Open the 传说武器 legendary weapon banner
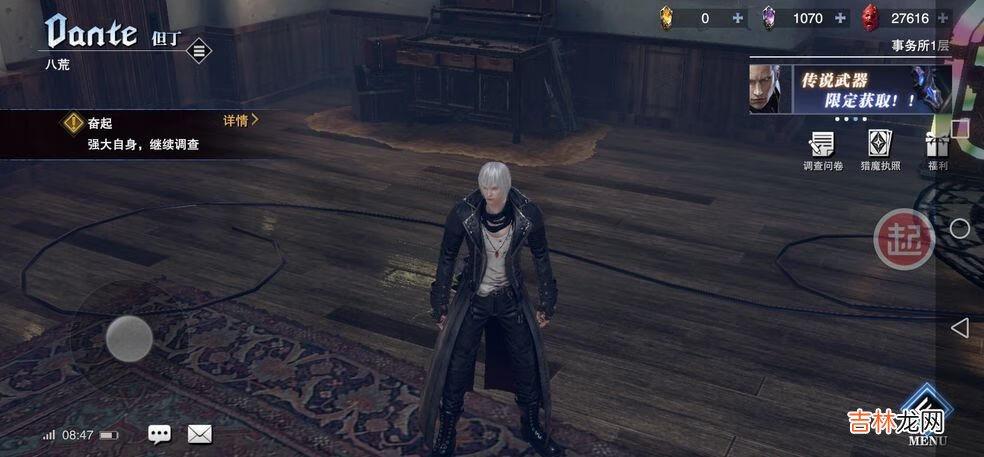Image resolution: width=984 pixels, height=457 pixels. pos(850,90)
